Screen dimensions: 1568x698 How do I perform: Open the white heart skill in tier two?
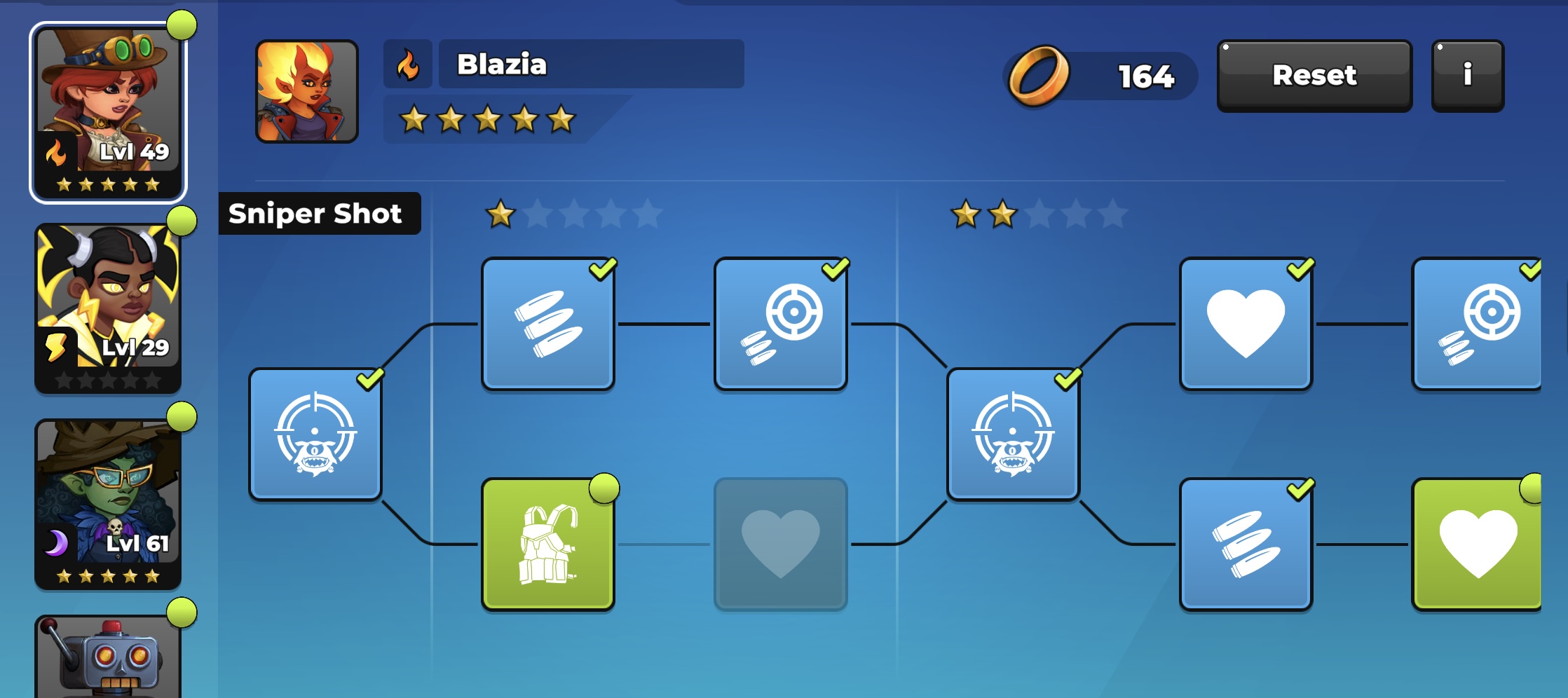pos(1246,324)
